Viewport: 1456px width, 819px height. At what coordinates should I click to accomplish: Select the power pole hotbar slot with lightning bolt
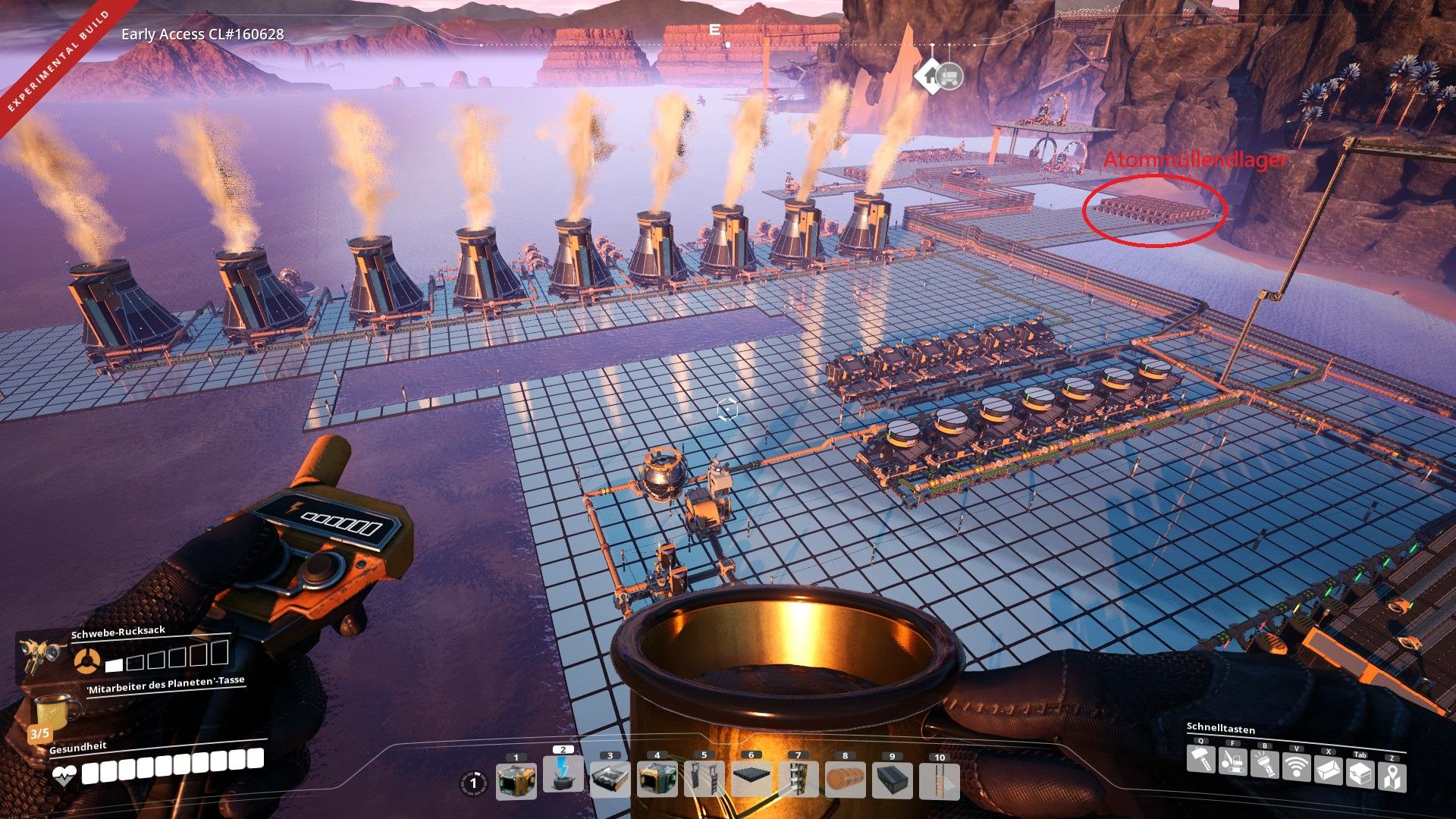pos(563,775)
